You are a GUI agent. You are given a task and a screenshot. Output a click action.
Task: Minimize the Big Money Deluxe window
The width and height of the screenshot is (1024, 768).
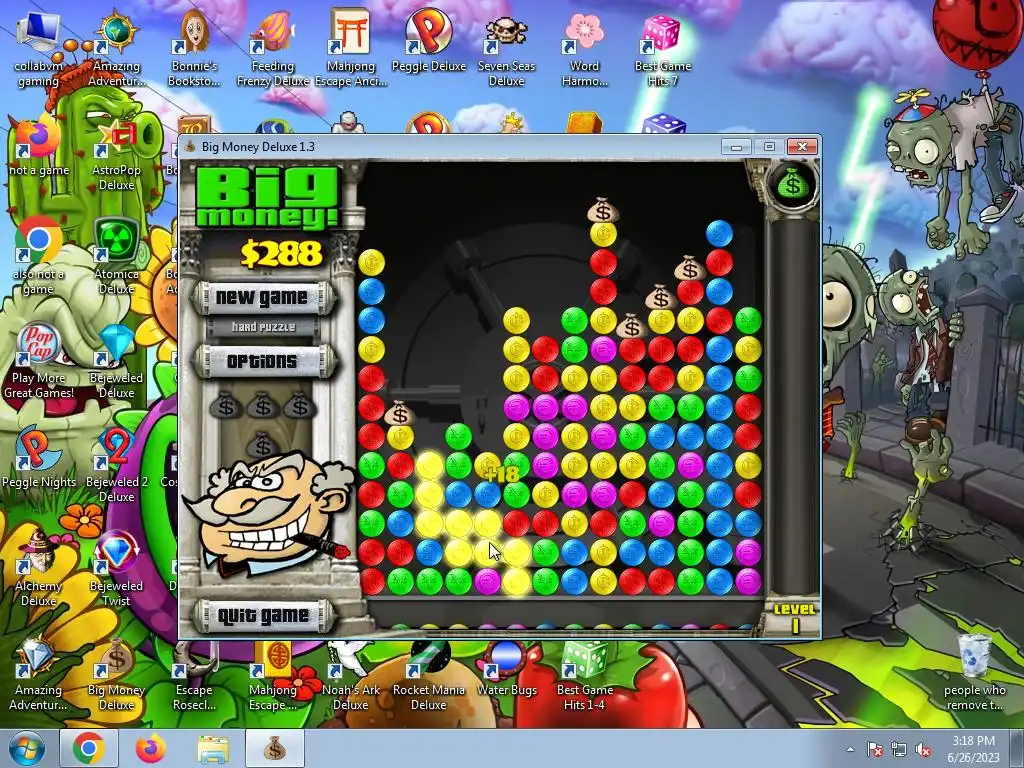tap(737, 147)
